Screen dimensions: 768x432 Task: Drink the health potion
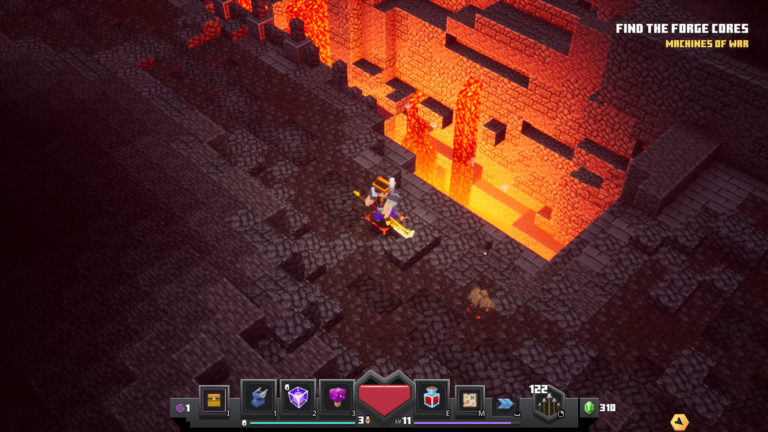click(432, 398)
